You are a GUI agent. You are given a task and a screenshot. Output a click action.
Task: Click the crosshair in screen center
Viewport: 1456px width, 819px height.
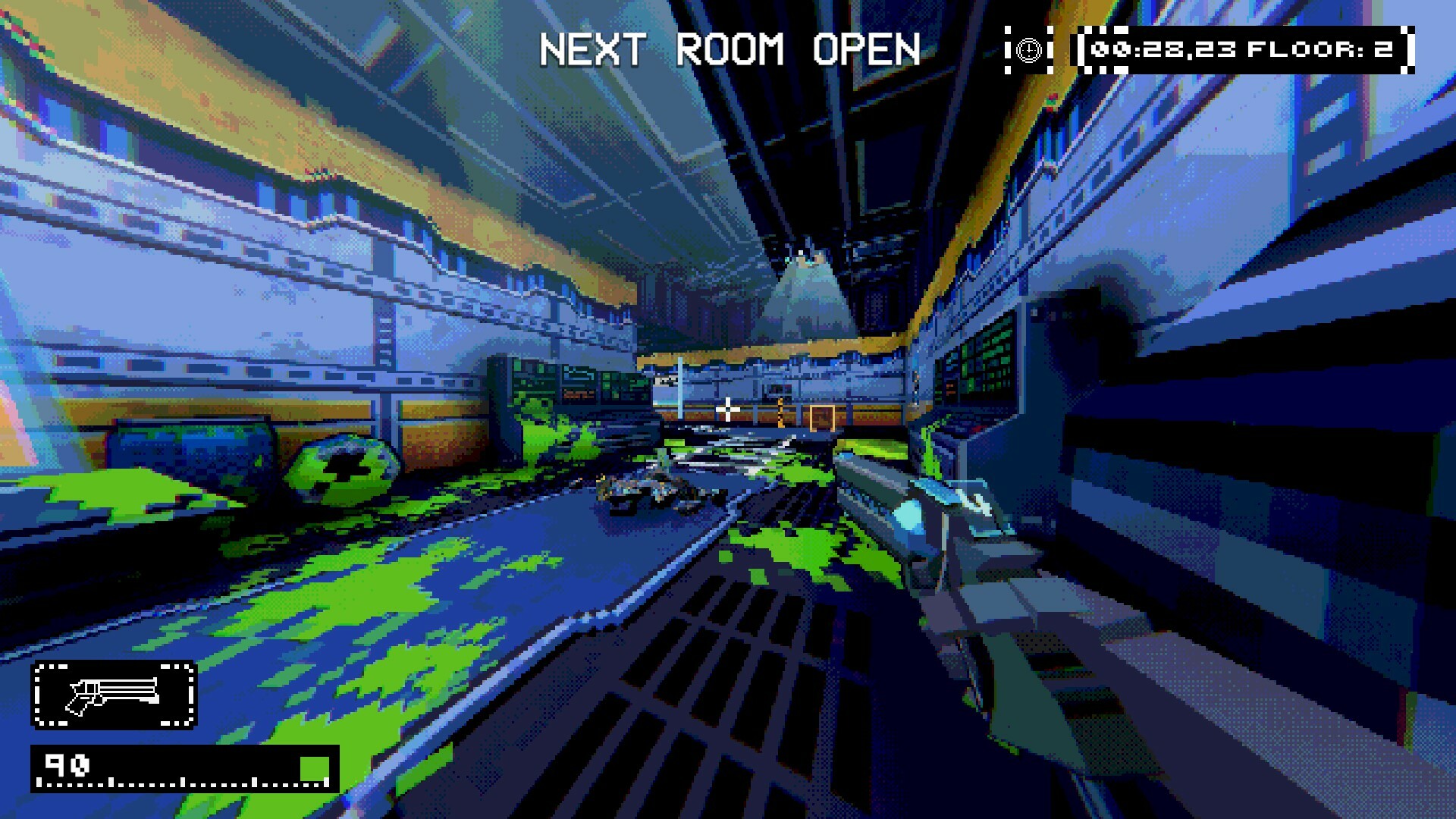[730, 408]
